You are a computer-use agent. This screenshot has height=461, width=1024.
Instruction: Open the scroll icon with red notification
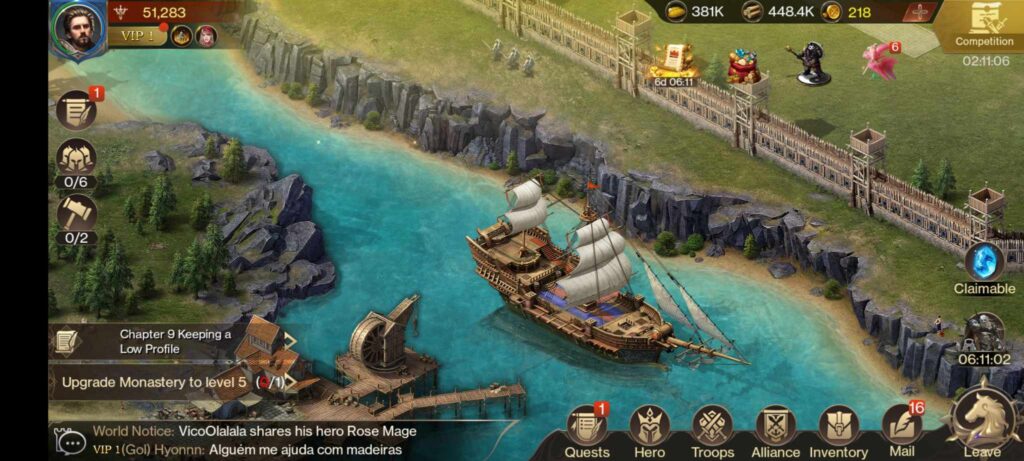tap(77, 110)
